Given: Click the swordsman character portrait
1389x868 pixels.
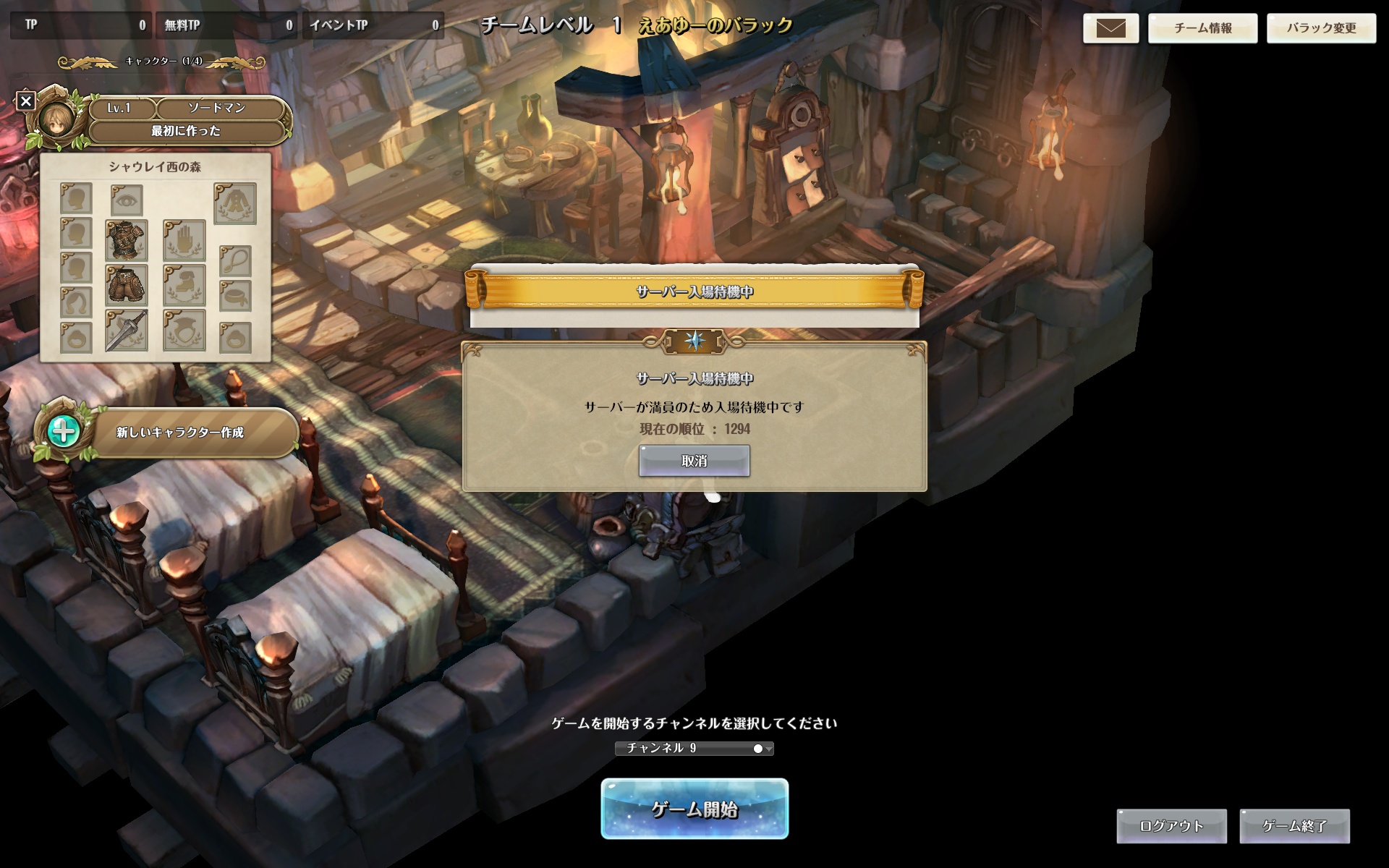Looking at the screenshot, I should point(56,119).
